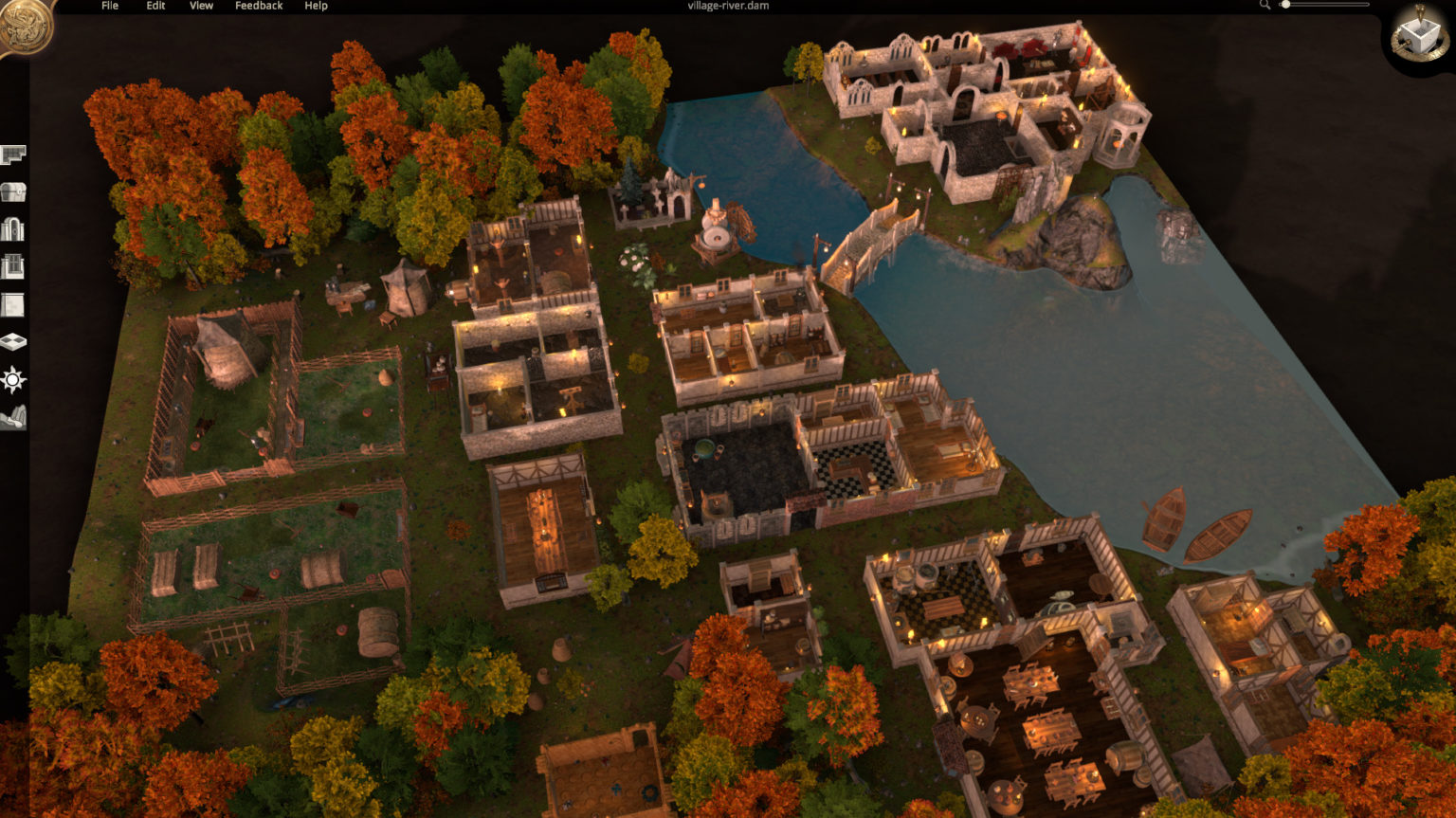Open the Help menu

[x=316, y=6]
